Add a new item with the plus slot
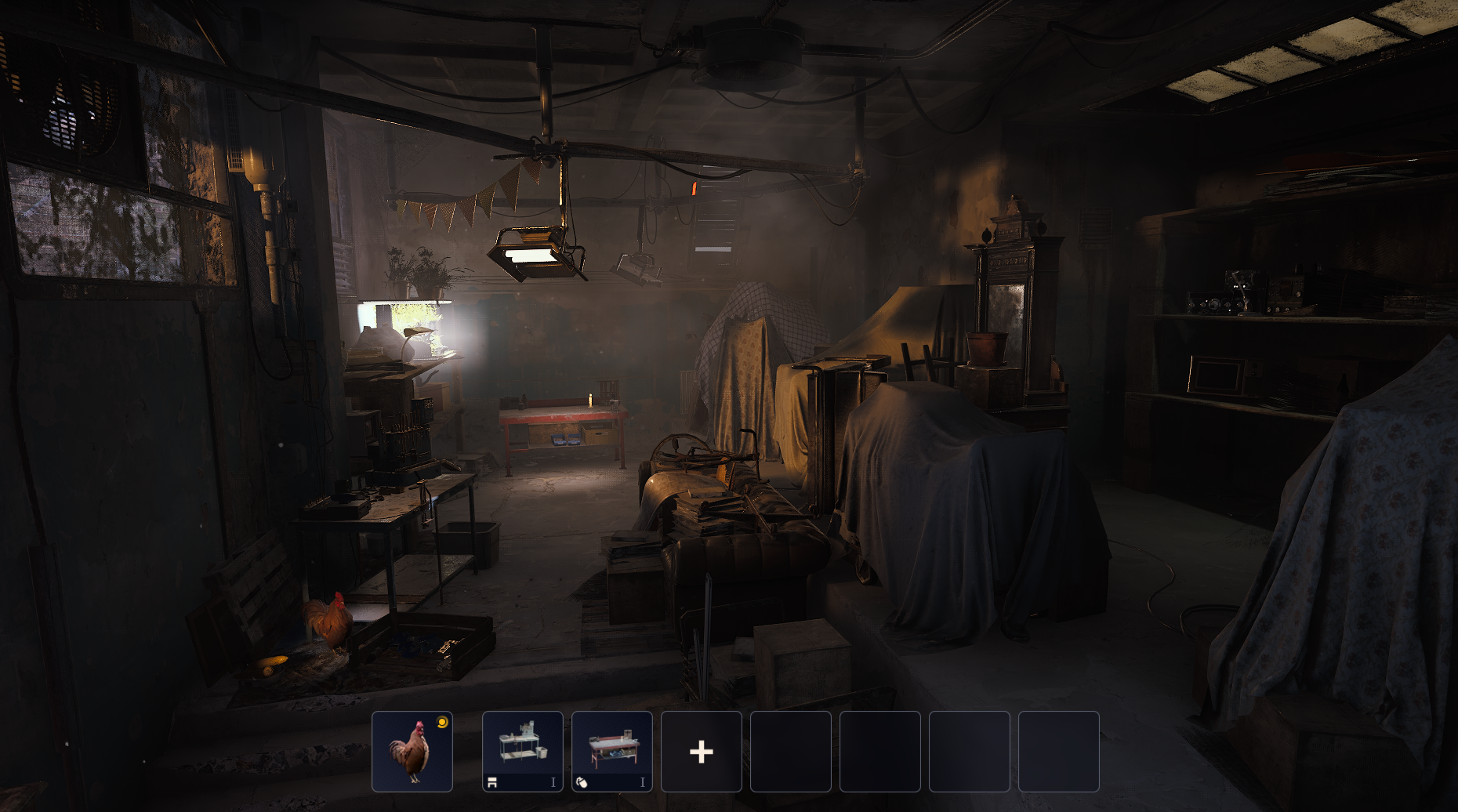 [x=701, y=751]
